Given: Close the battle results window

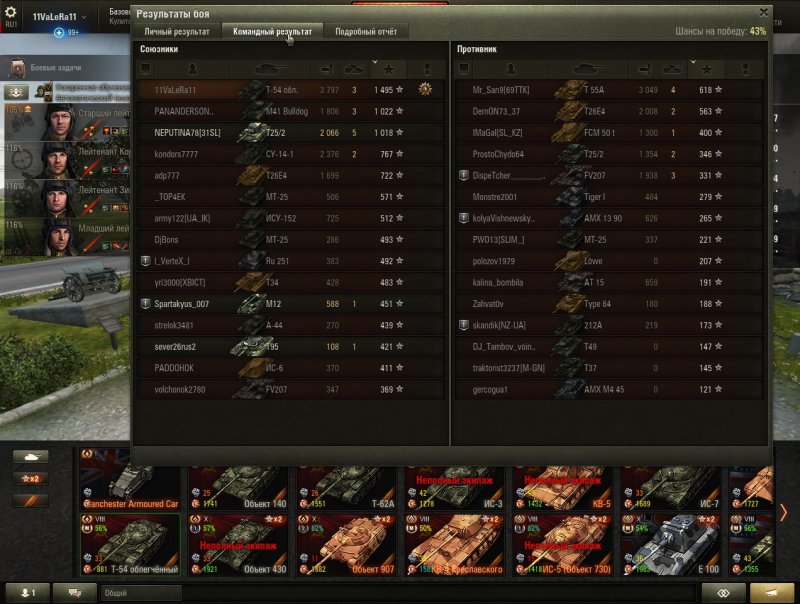Looking at the screenshot, I should tap(764, 12).
